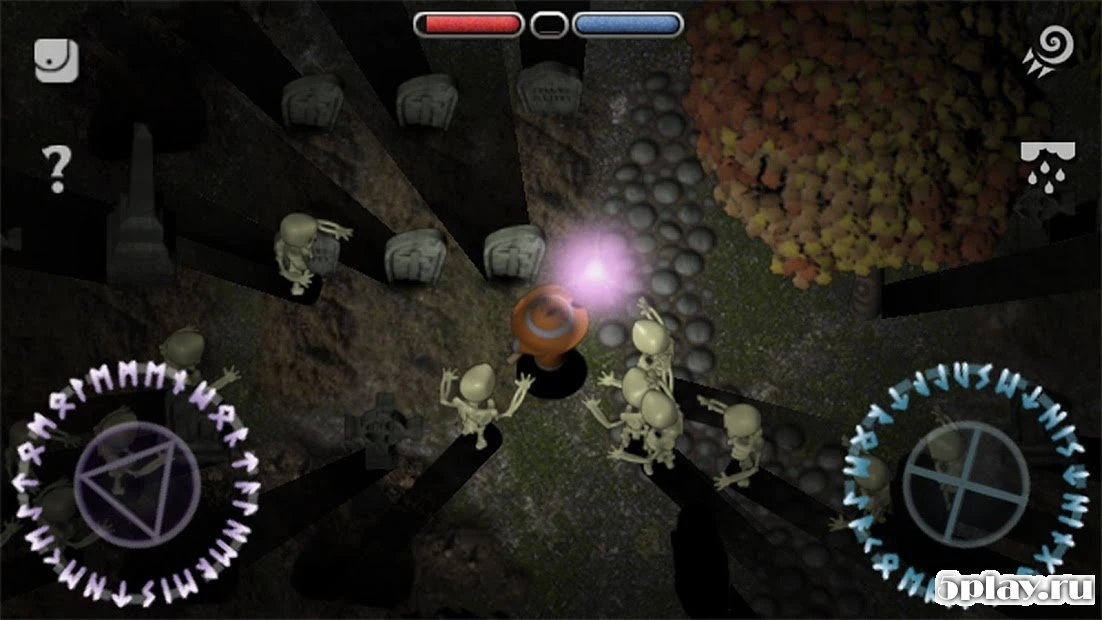Screen dimensions: 1102x620
Task: Tap the blue crosshair rune joystick
Action: click(x=966, y=470)
